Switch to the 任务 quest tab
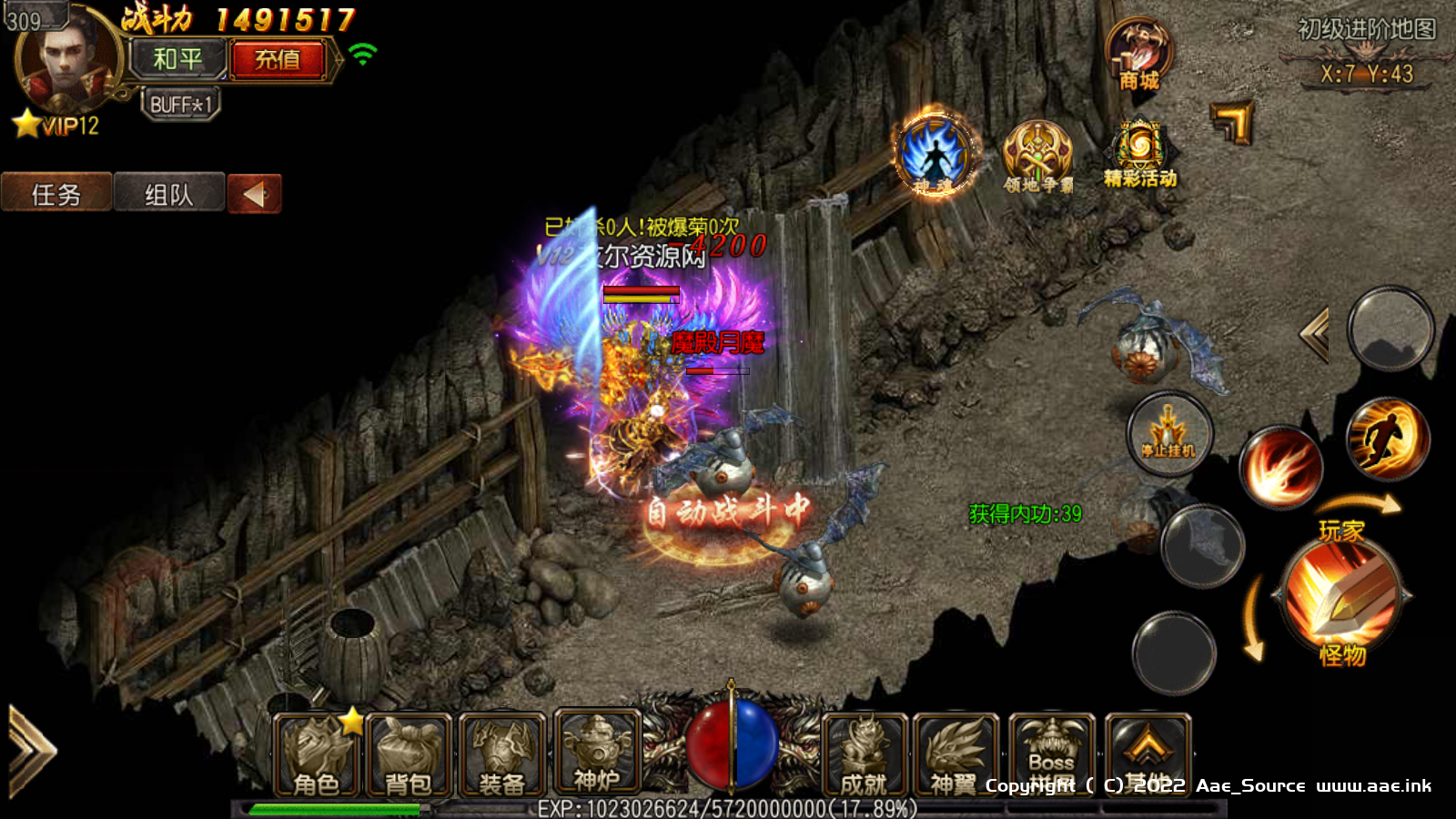The width and height of the screenshot is (1456, 819). pos(56,194)
